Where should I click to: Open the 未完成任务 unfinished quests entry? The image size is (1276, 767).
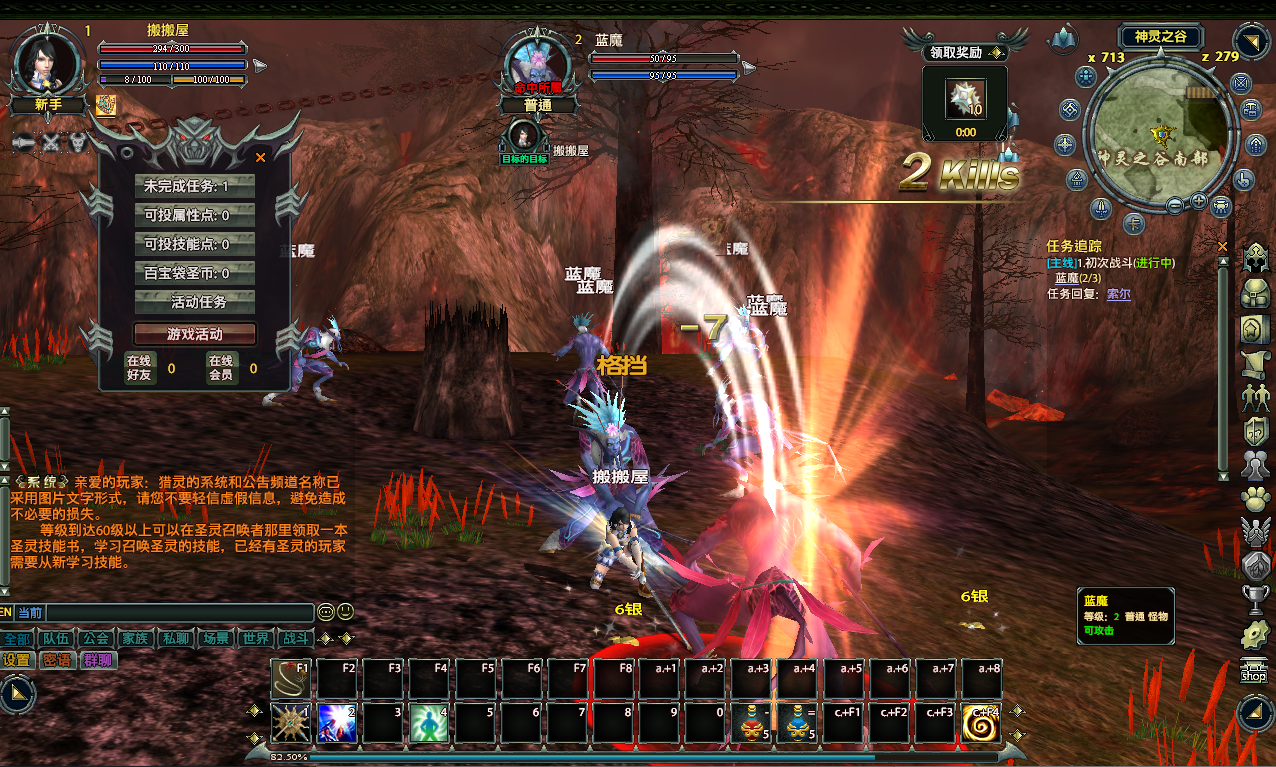pos(195,186)
